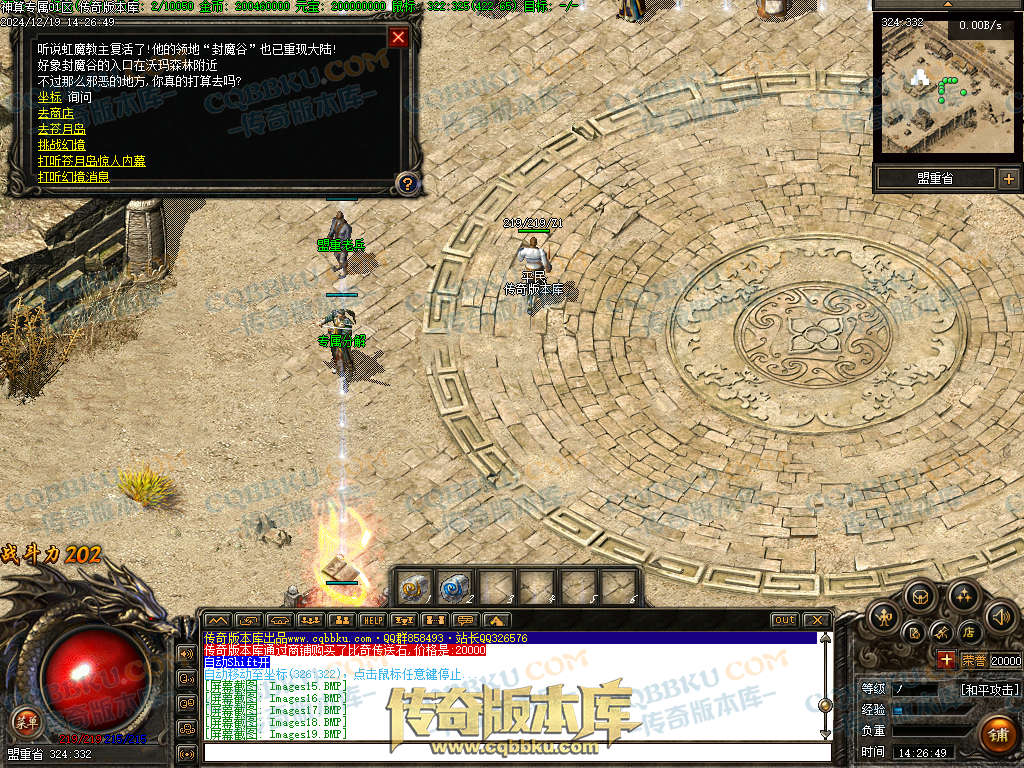1024x768 pixels.
Task: Click the orange 铺 stall button
Action: (997, 733)
